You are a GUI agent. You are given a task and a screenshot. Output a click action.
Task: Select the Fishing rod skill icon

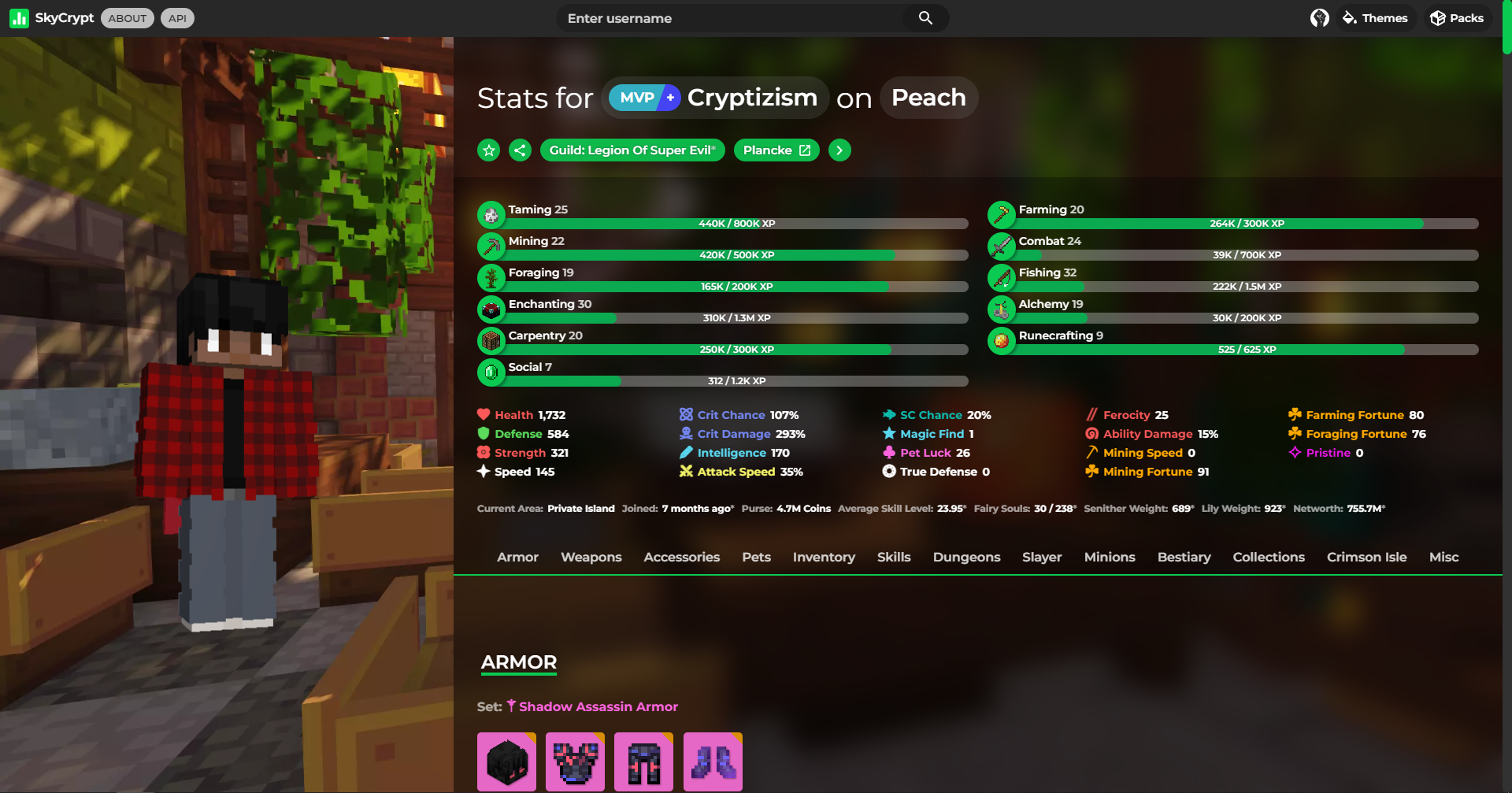pos(1002,277)
